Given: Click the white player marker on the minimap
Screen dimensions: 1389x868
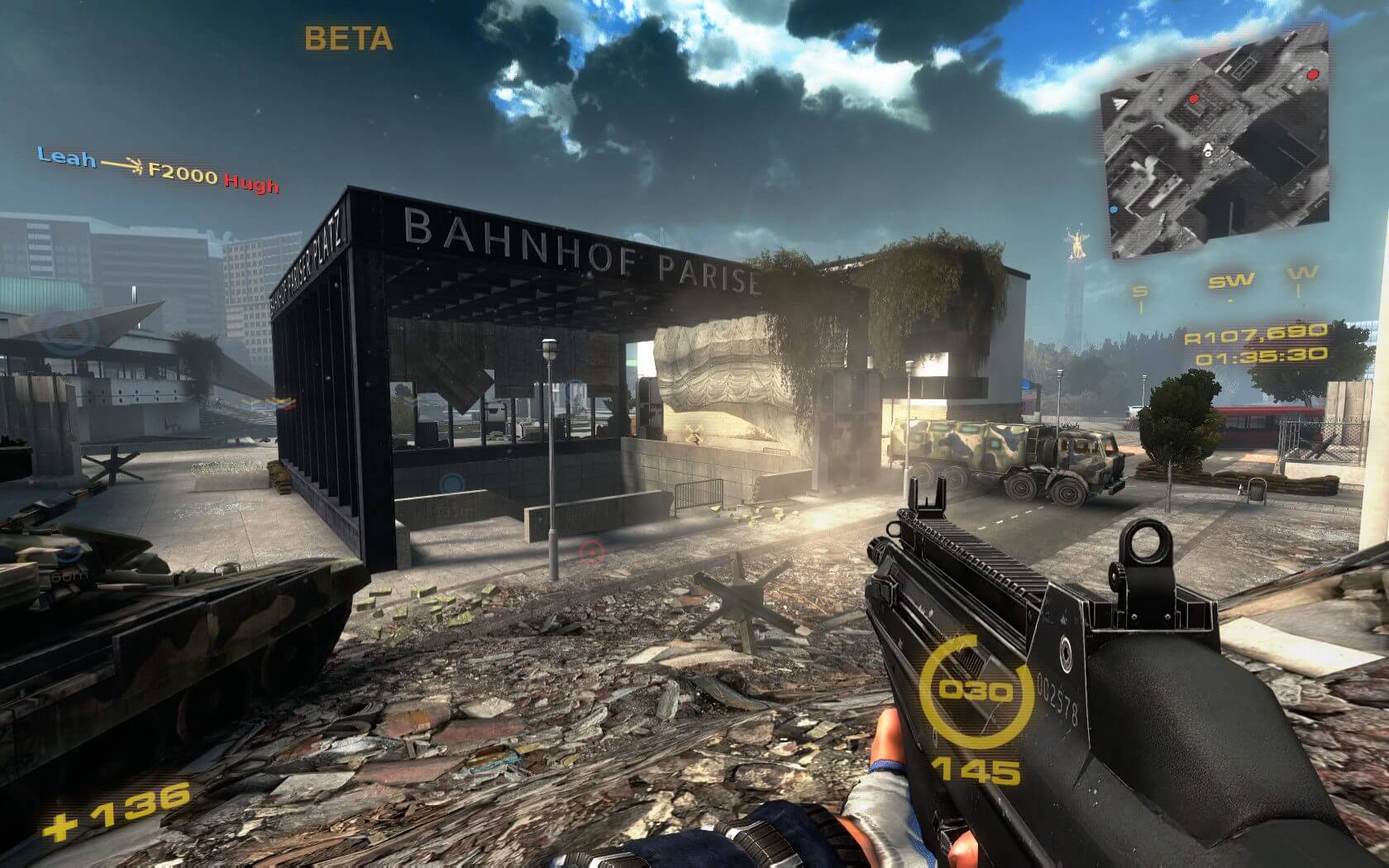Looking at the screenshot, I should (1207, 150).
